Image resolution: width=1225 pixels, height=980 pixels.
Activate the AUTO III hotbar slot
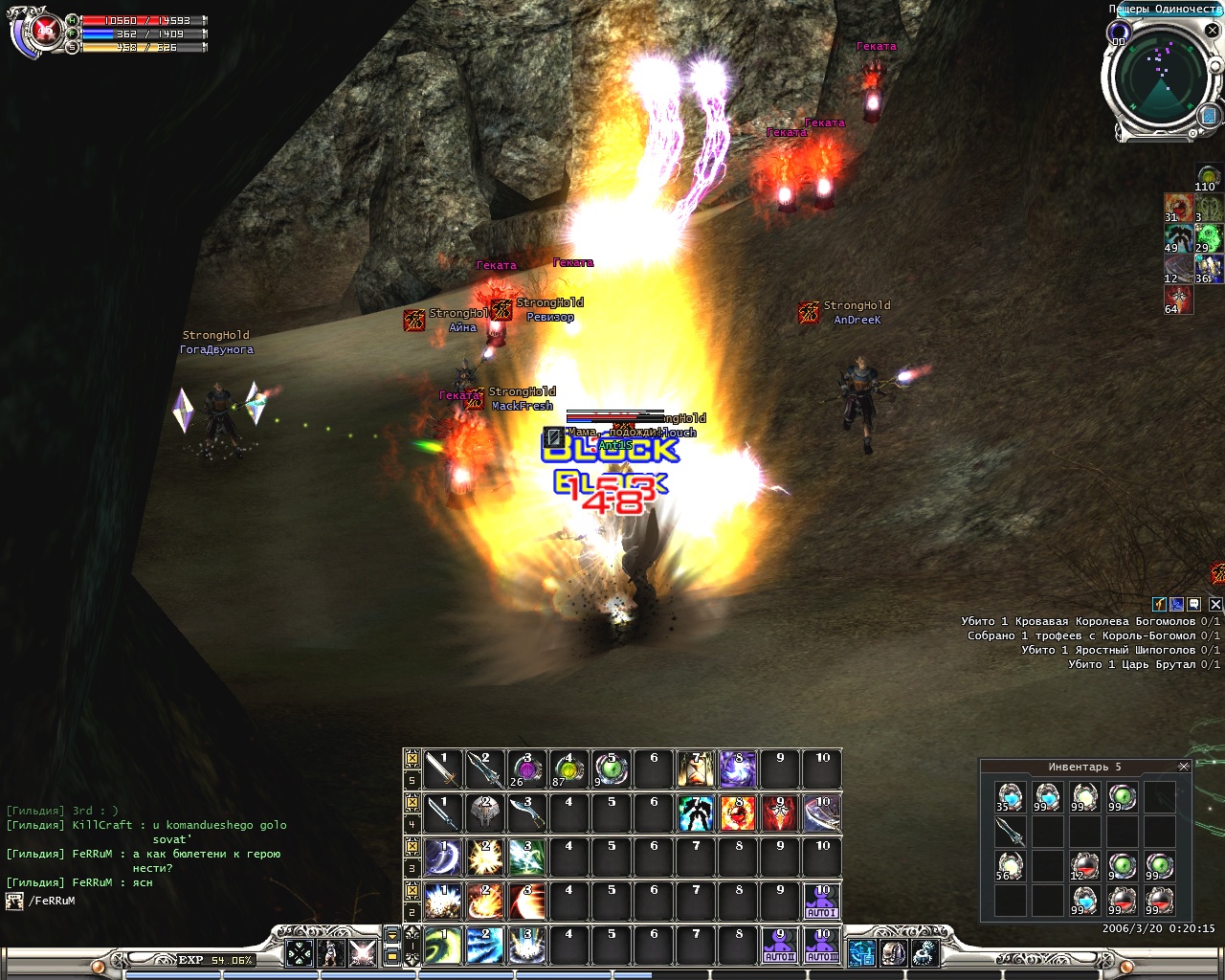tap(821, 946)
